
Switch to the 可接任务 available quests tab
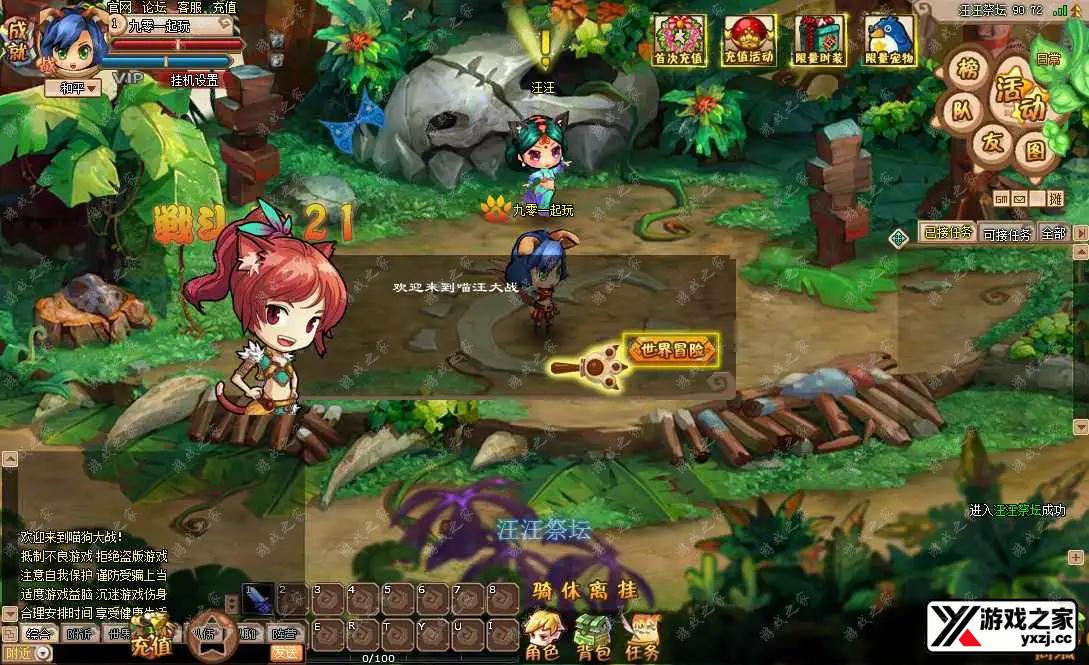[x=1007, y=234]
